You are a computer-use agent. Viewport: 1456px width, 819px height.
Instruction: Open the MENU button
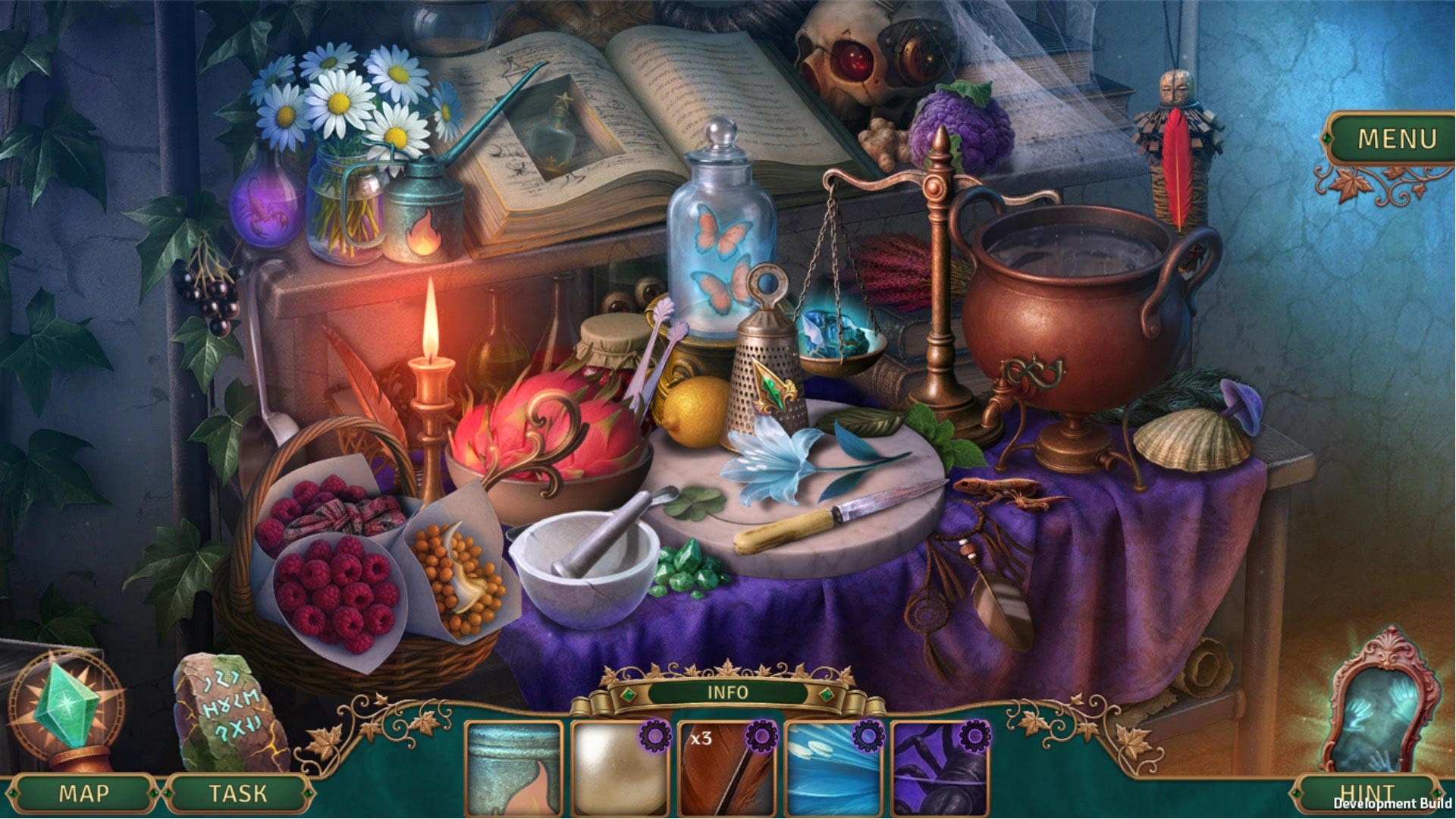(x=1396, y=139)
